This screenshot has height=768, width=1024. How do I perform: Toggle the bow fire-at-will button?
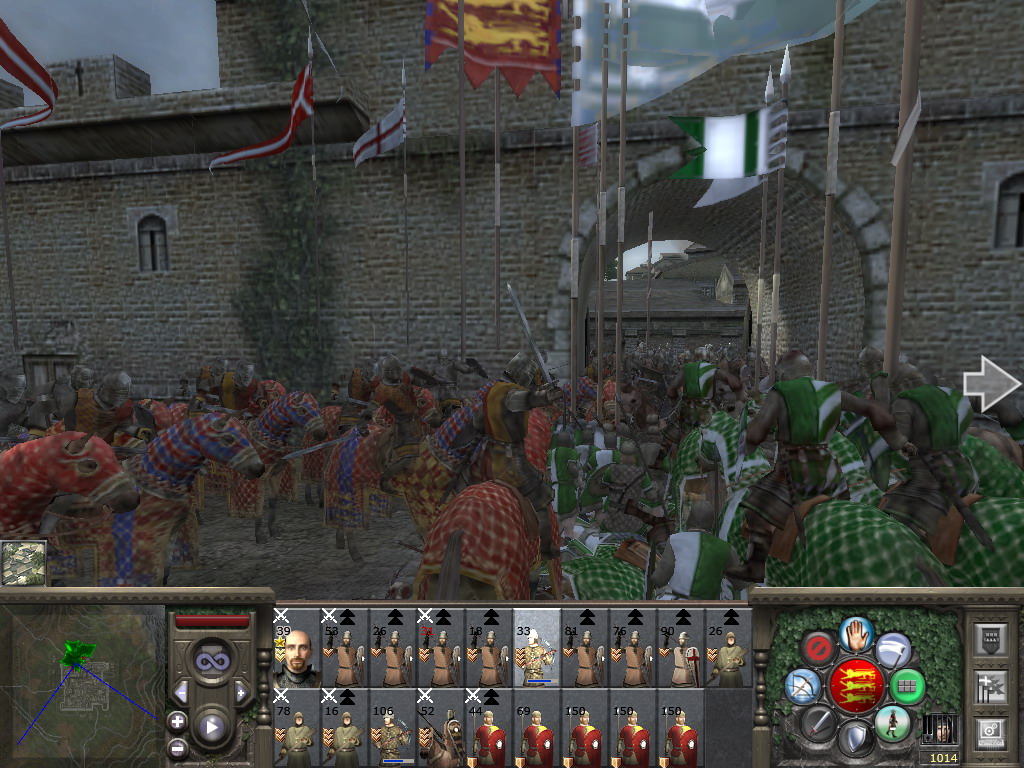[x=802, y=685]
